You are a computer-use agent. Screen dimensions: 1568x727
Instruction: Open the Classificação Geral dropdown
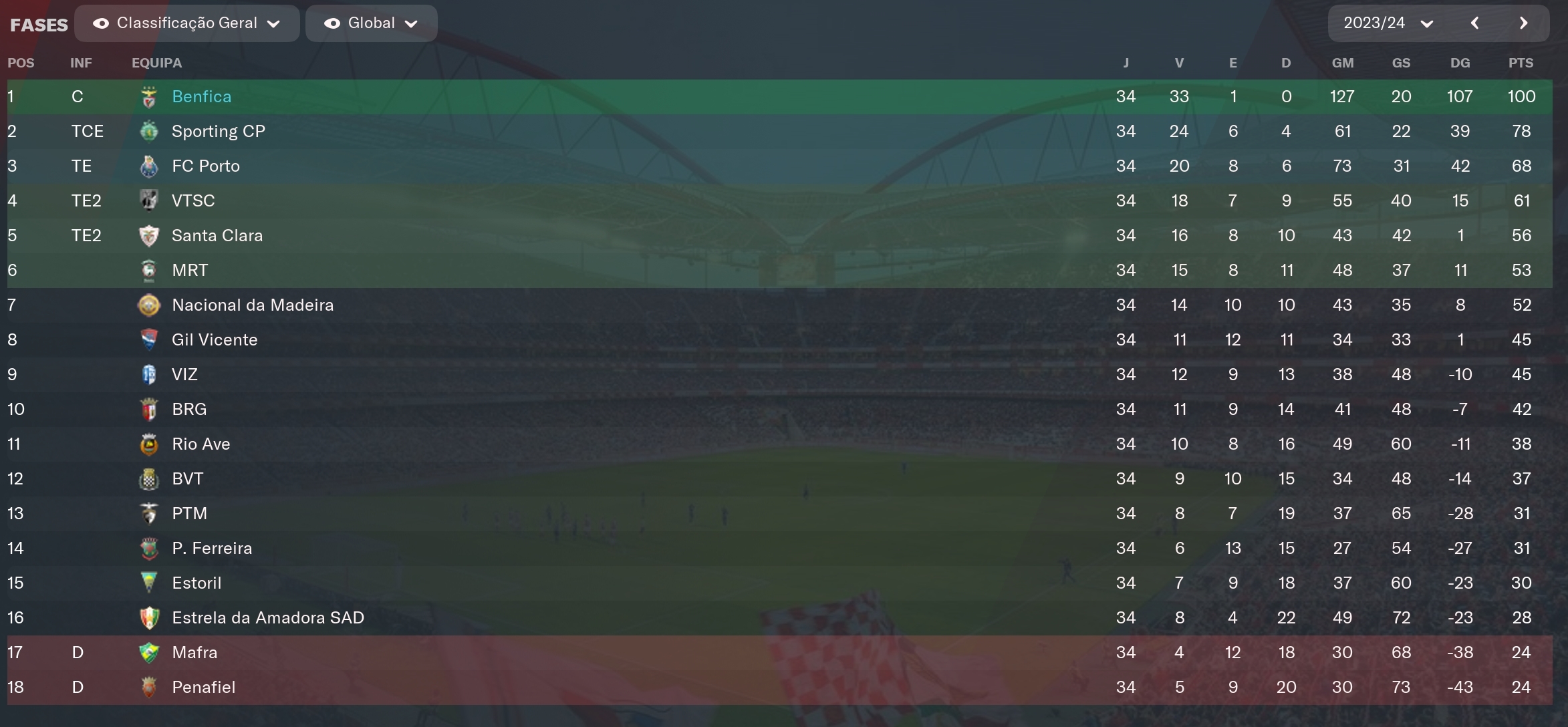(186, 23)
